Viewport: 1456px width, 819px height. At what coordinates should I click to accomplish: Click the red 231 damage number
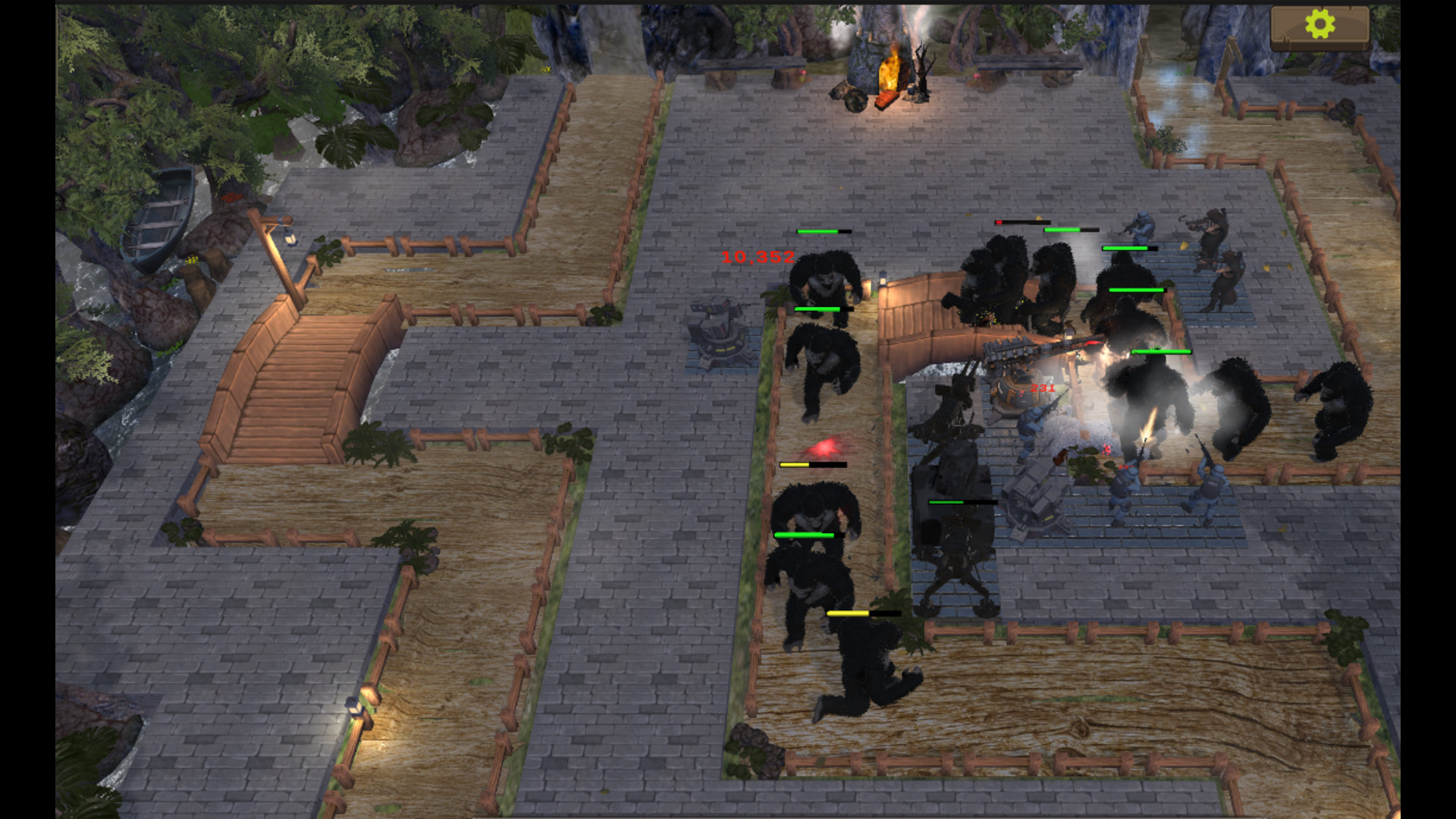tap(1043, 388)
